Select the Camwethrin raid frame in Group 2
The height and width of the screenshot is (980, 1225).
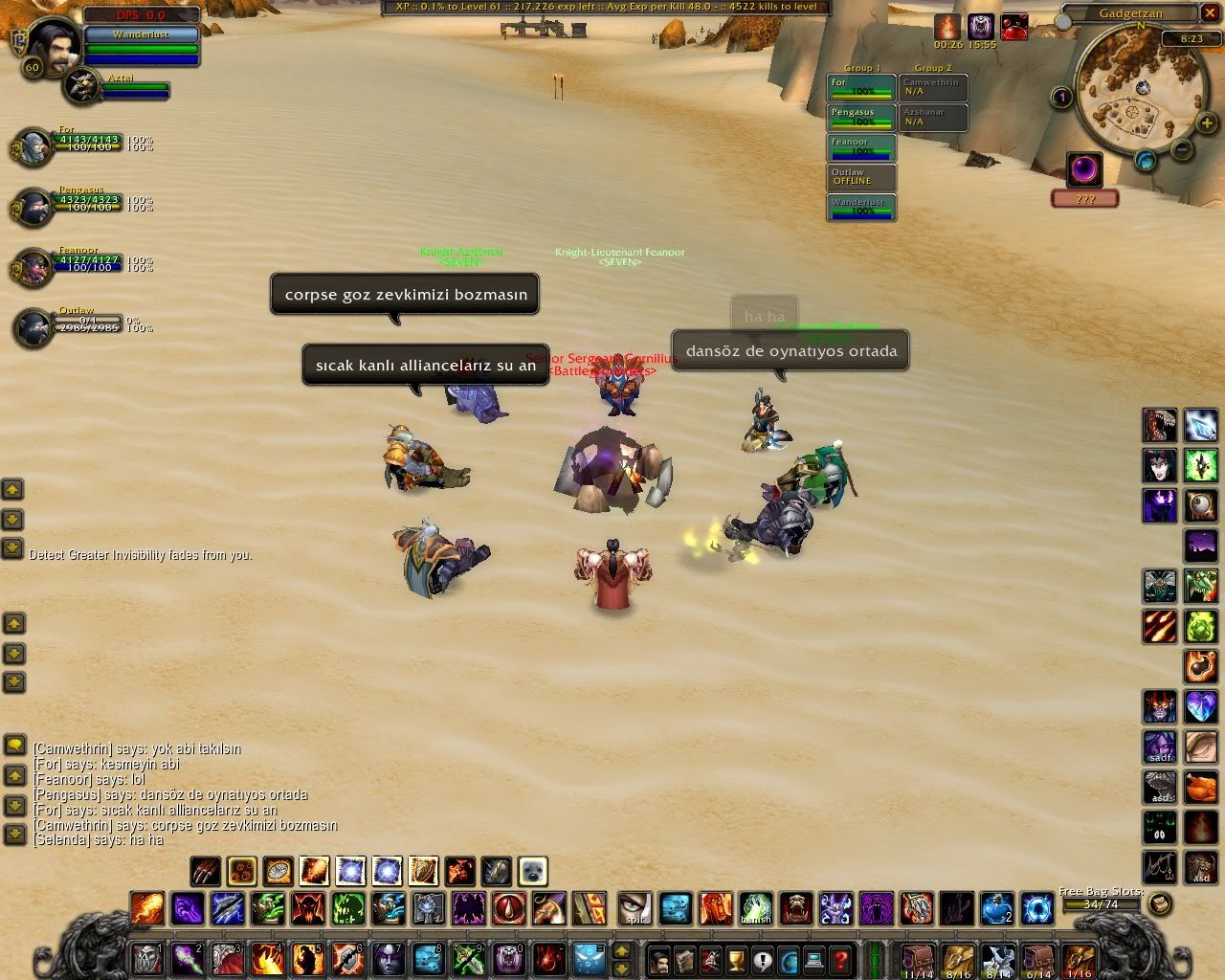pos(933,88)
